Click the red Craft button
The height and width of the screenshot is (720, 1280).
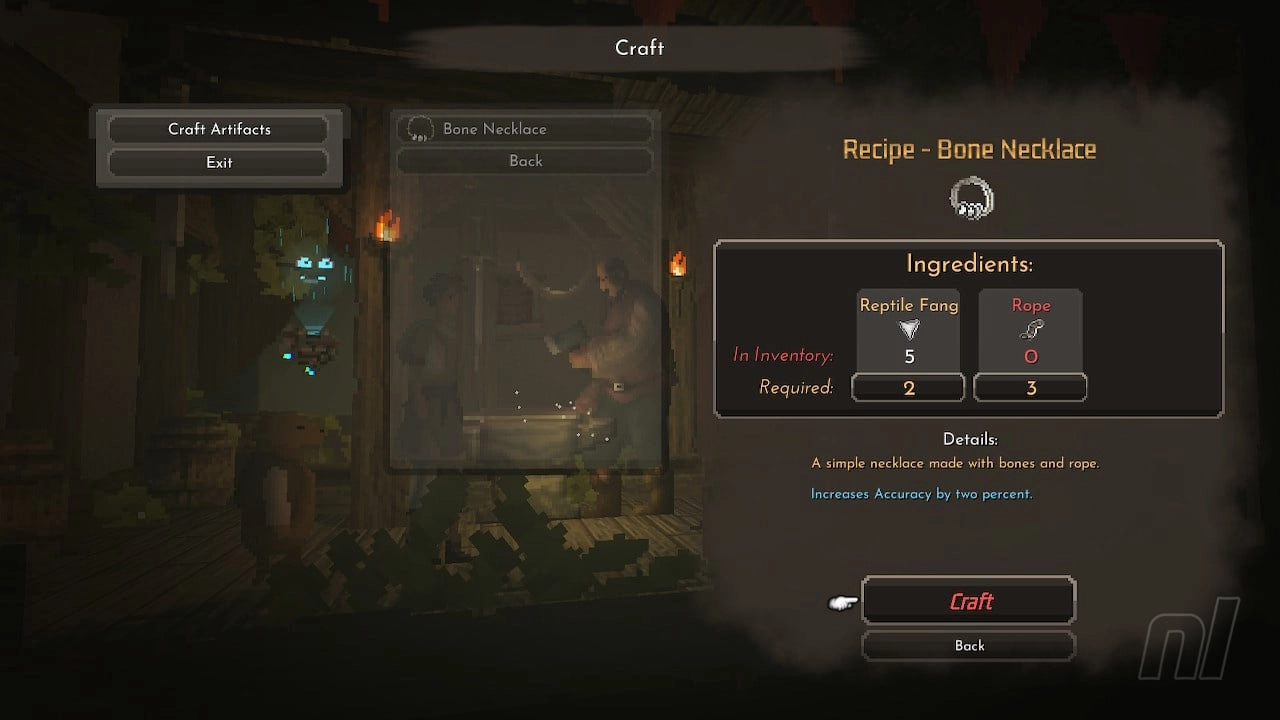pos(968,601)
